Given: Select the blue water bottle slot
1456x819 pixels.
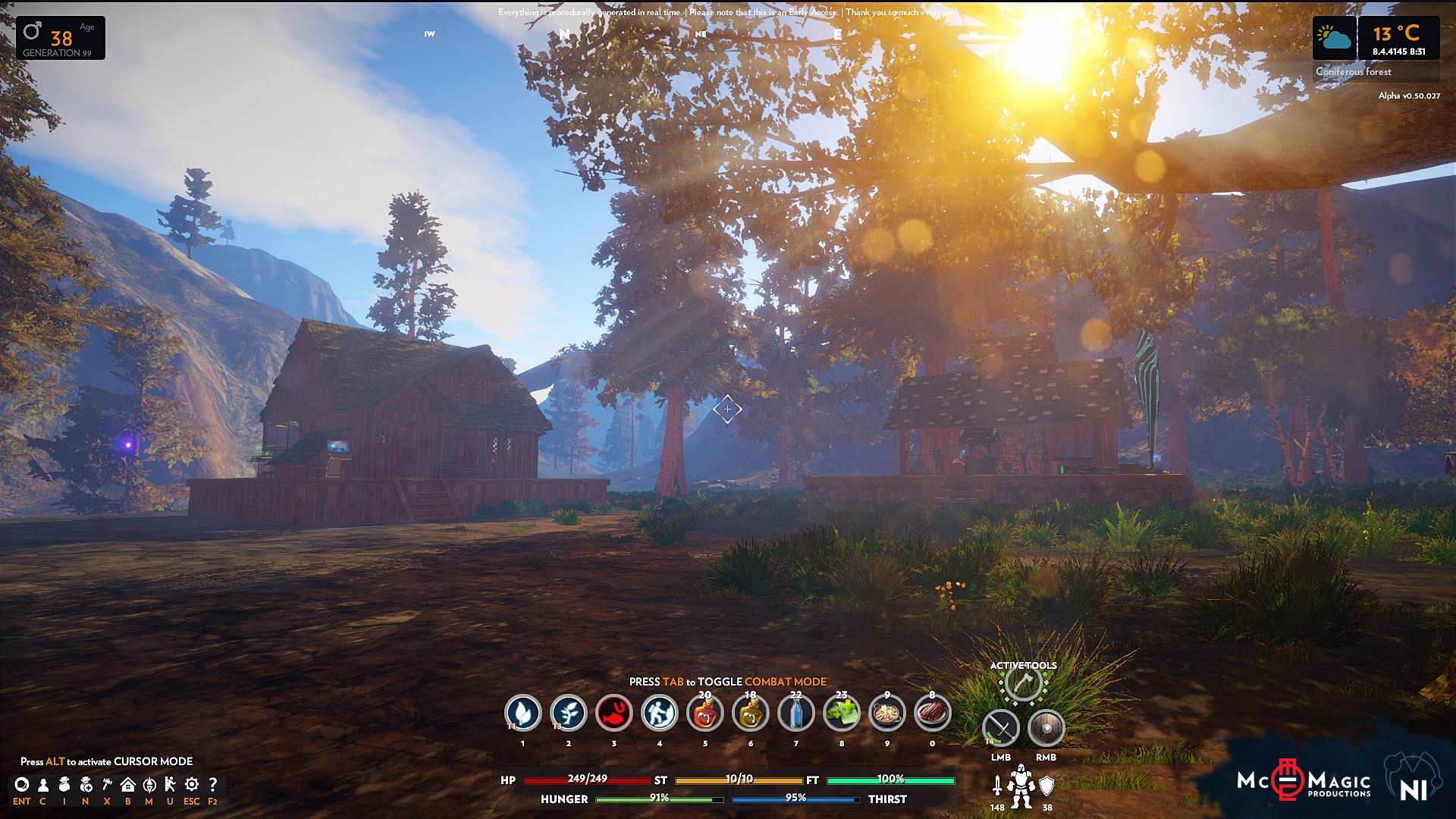Looking at the screenshot, I should point(795,713).
